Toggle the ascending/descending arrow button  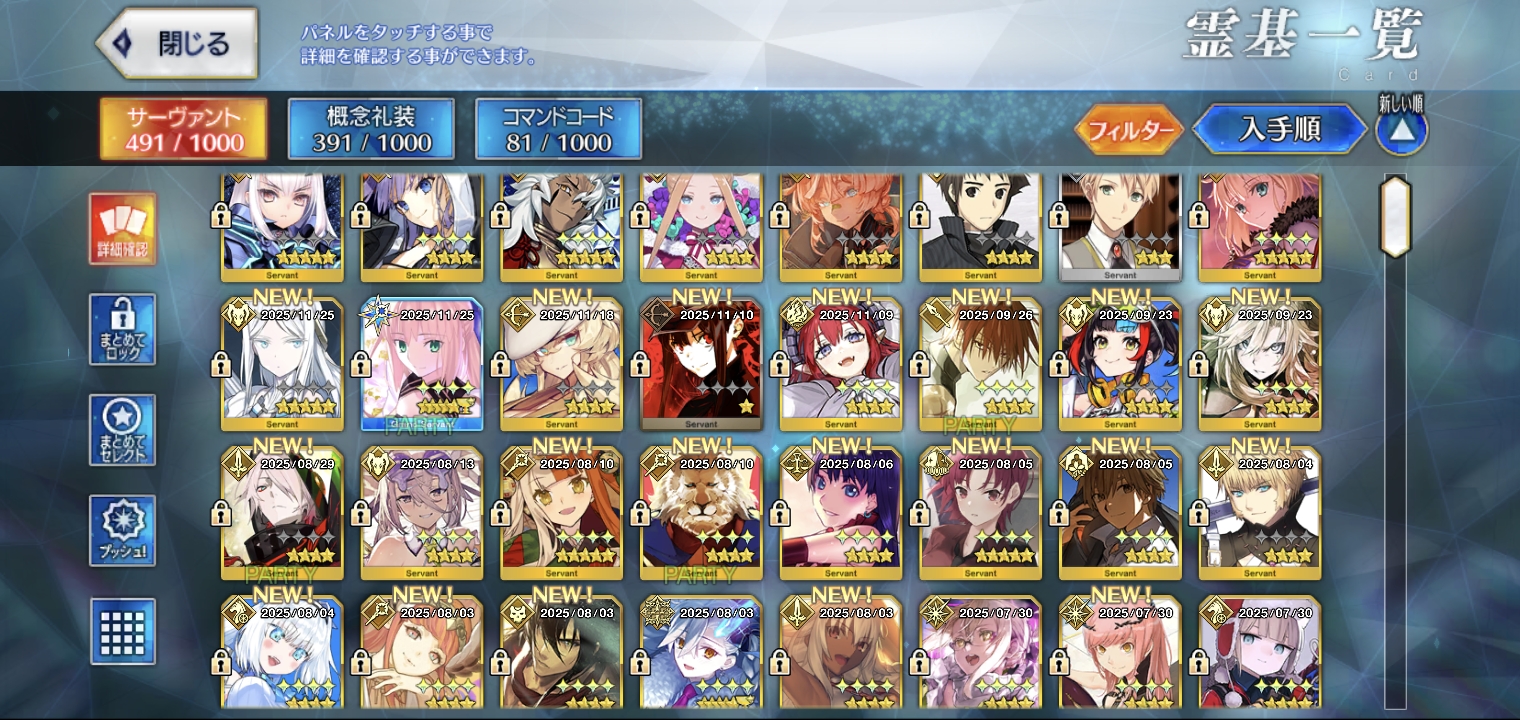coord(1401,130)
